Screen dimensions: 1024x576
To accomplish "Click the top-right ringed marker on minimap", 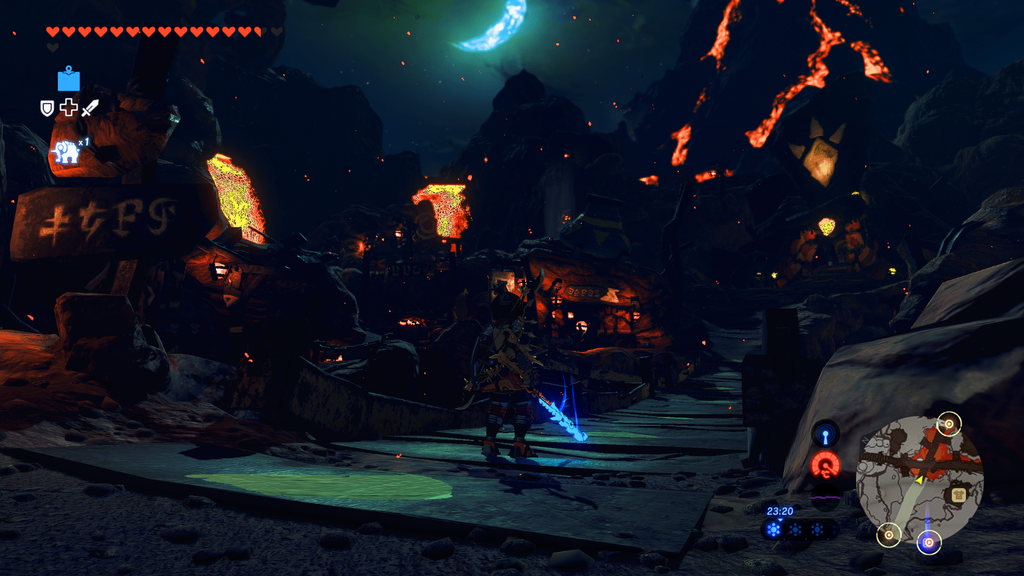I will (949, 423).
